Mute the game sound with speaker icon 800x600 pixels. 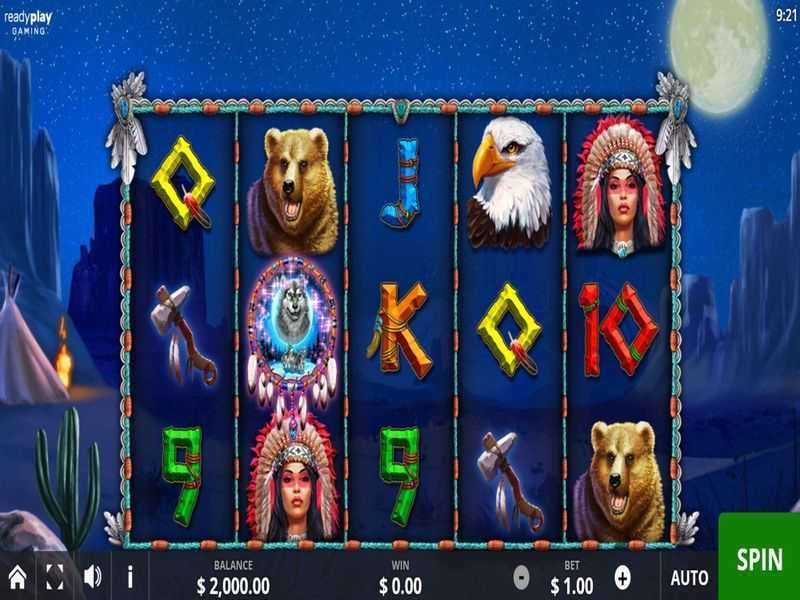(93, 576)
